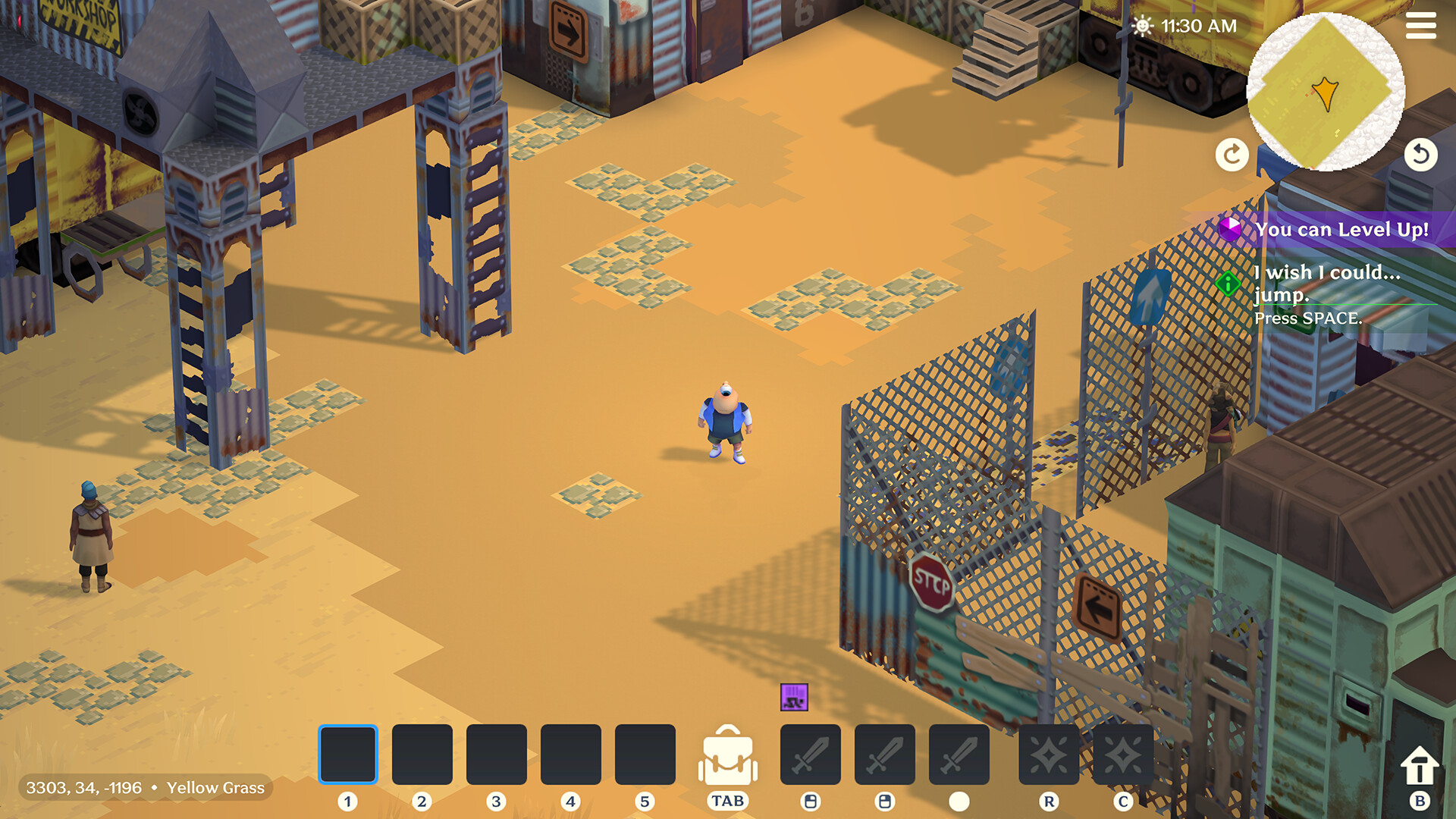Click the purple item icon above hotbar
This screenshot has width=1456, height=819.
coord(793,698)
